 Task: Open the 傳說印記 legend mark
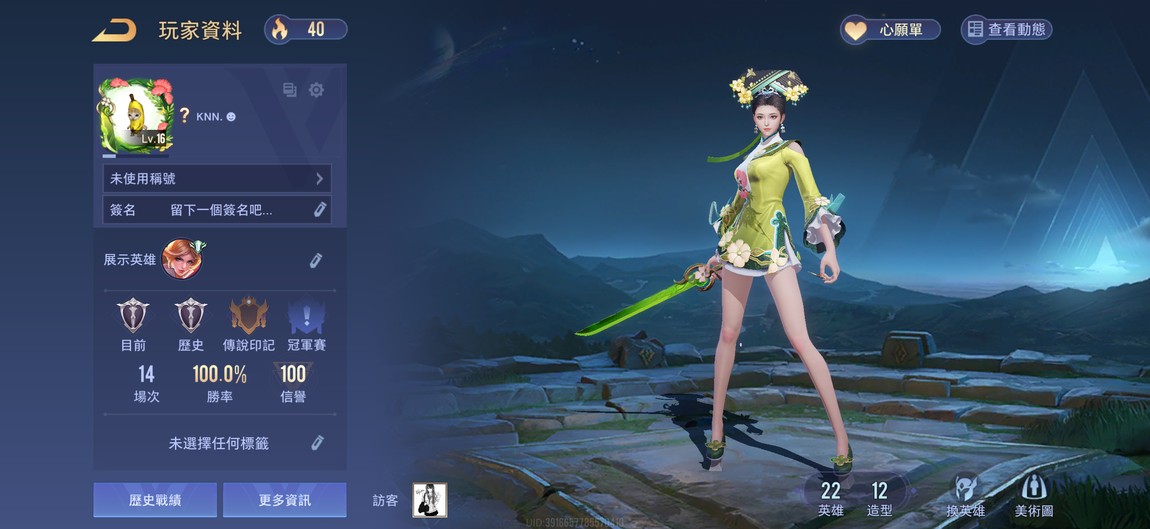pos(248,318)
